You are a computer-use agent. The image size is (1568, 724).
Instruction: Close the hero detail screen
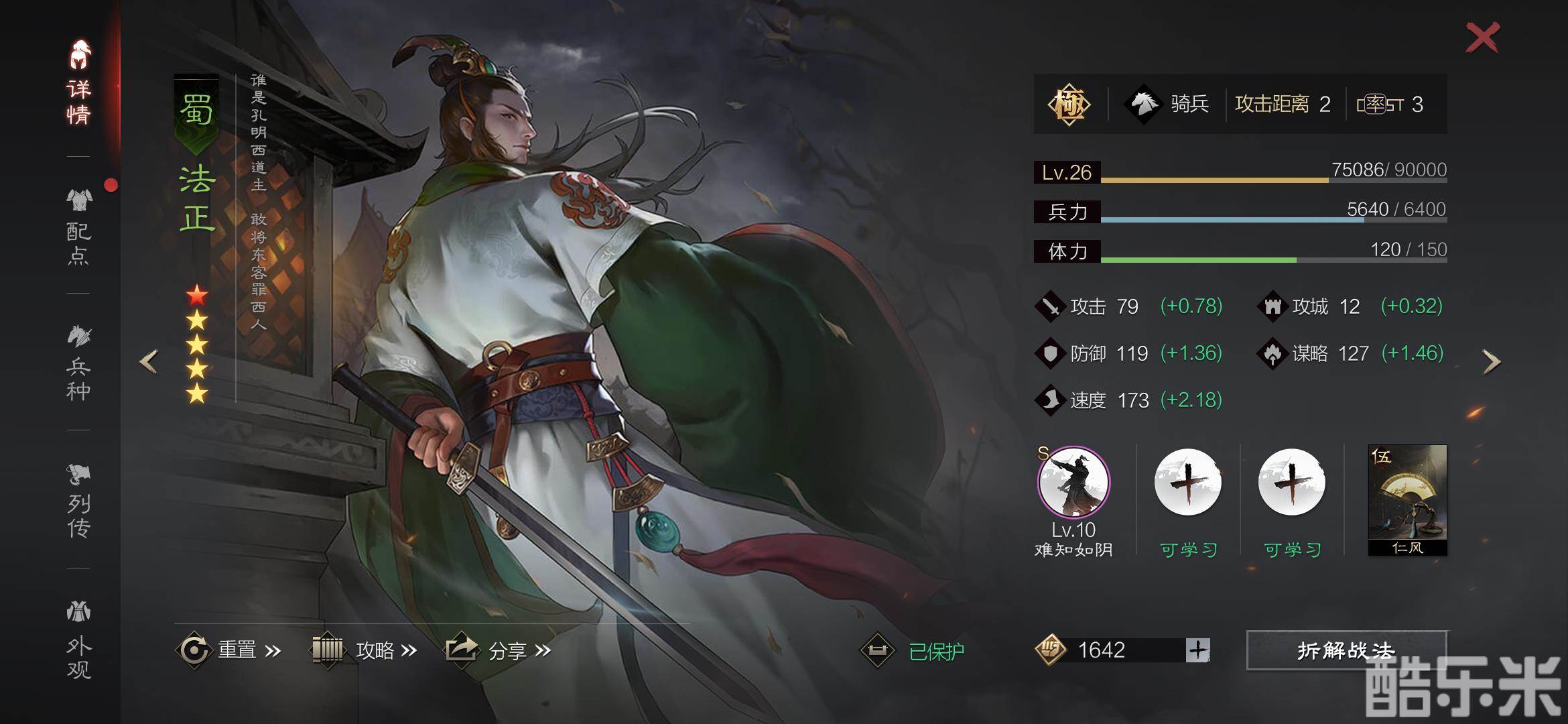[1482, 38]
